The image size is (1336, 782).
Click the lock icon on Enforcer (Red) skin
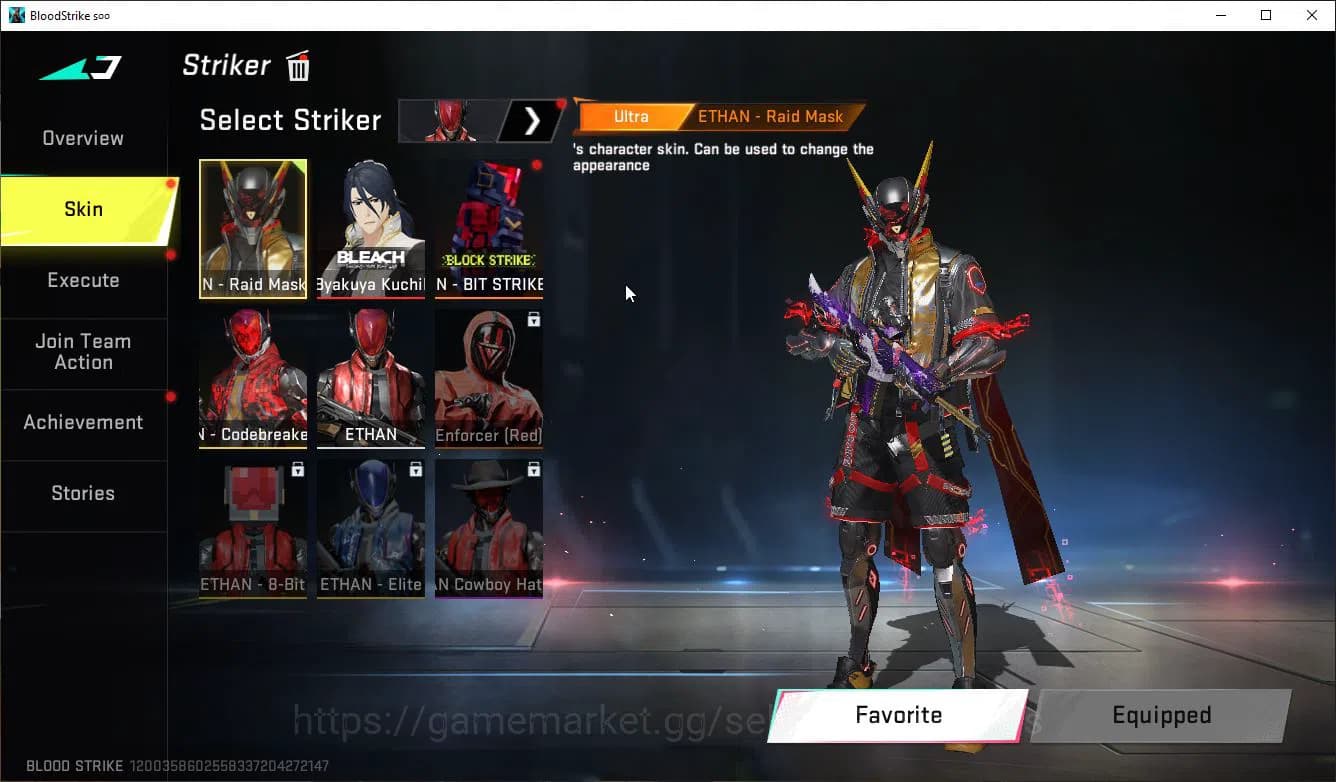534,320
